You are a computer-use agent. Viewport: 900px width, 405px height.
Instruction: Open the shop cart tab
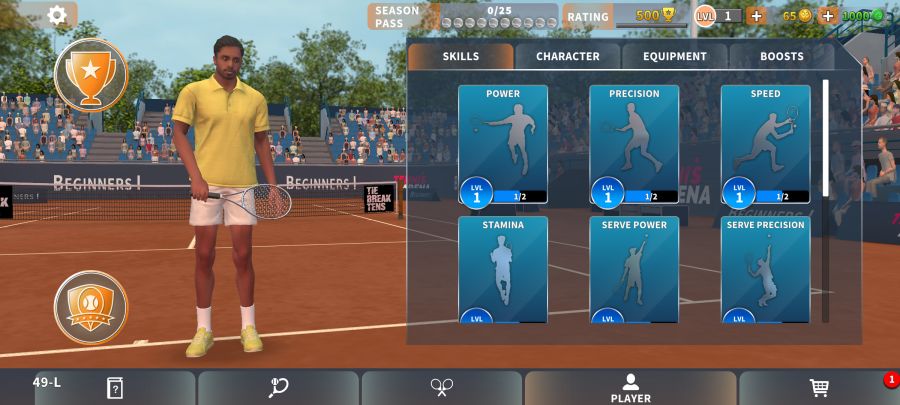pos(819,388)
